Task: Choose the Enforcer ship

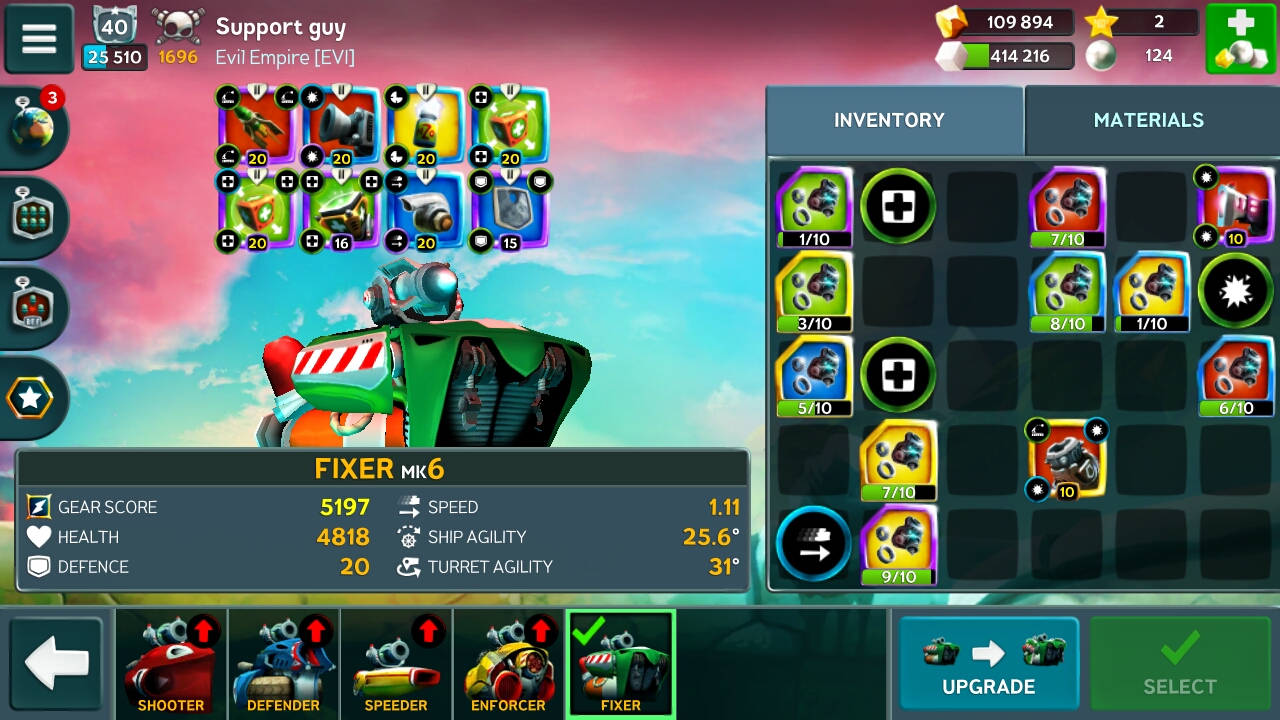Action: coord(508,664)
